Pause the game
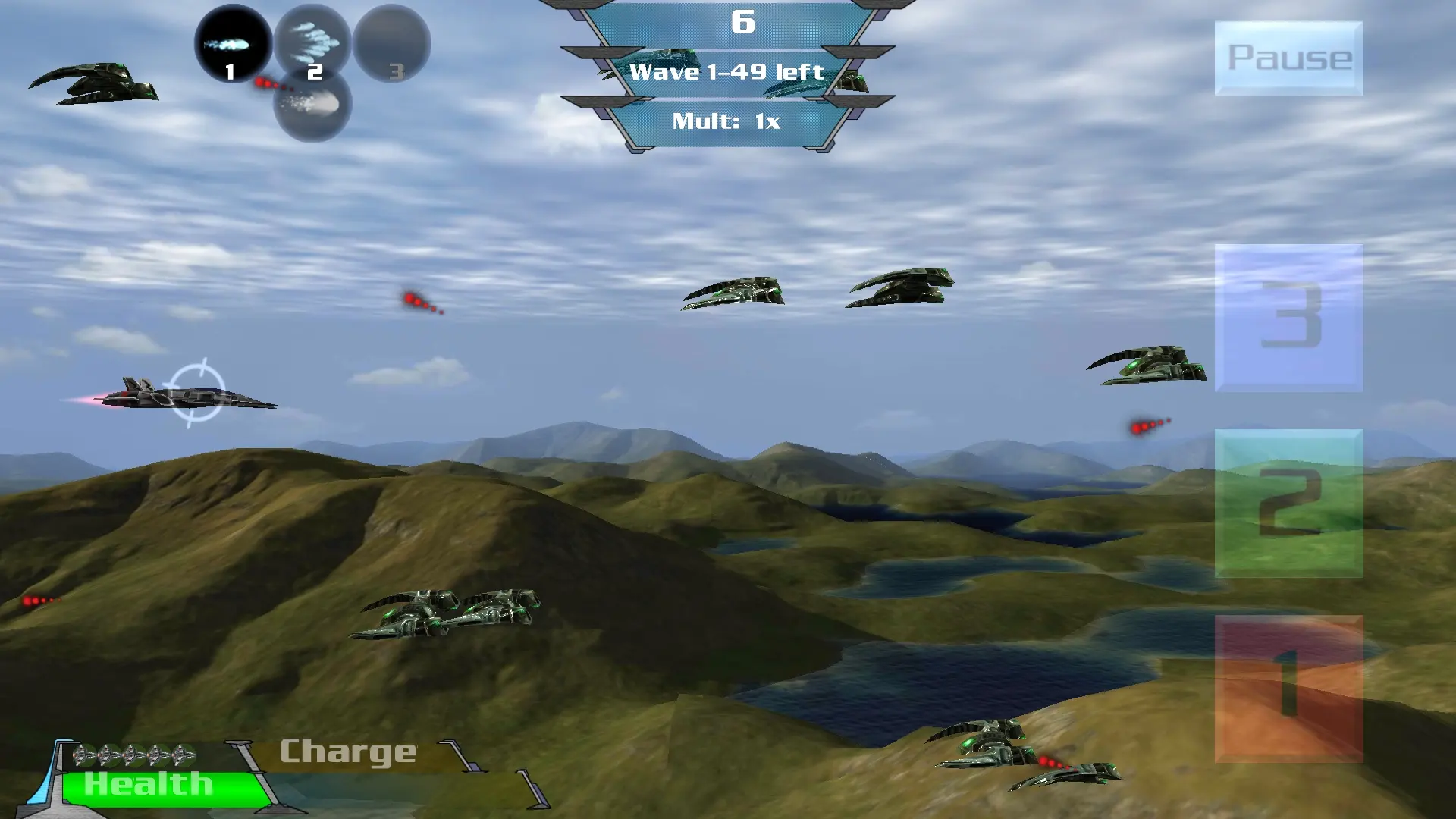Viewport: 1456px width, 819px height. (x=1288, y=58)
